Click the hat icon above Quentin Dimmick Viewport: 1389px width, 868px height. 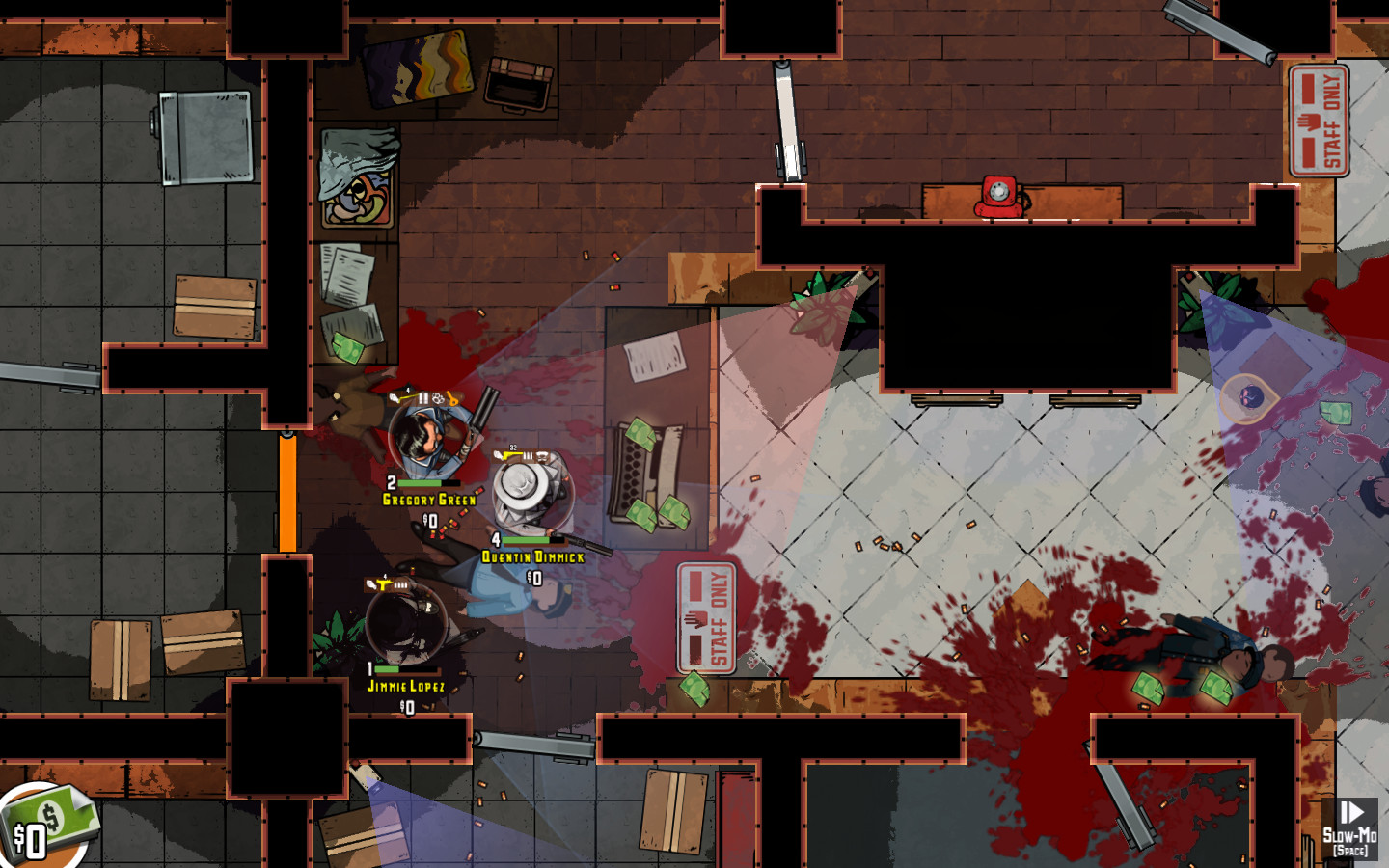tap(542, 454)
